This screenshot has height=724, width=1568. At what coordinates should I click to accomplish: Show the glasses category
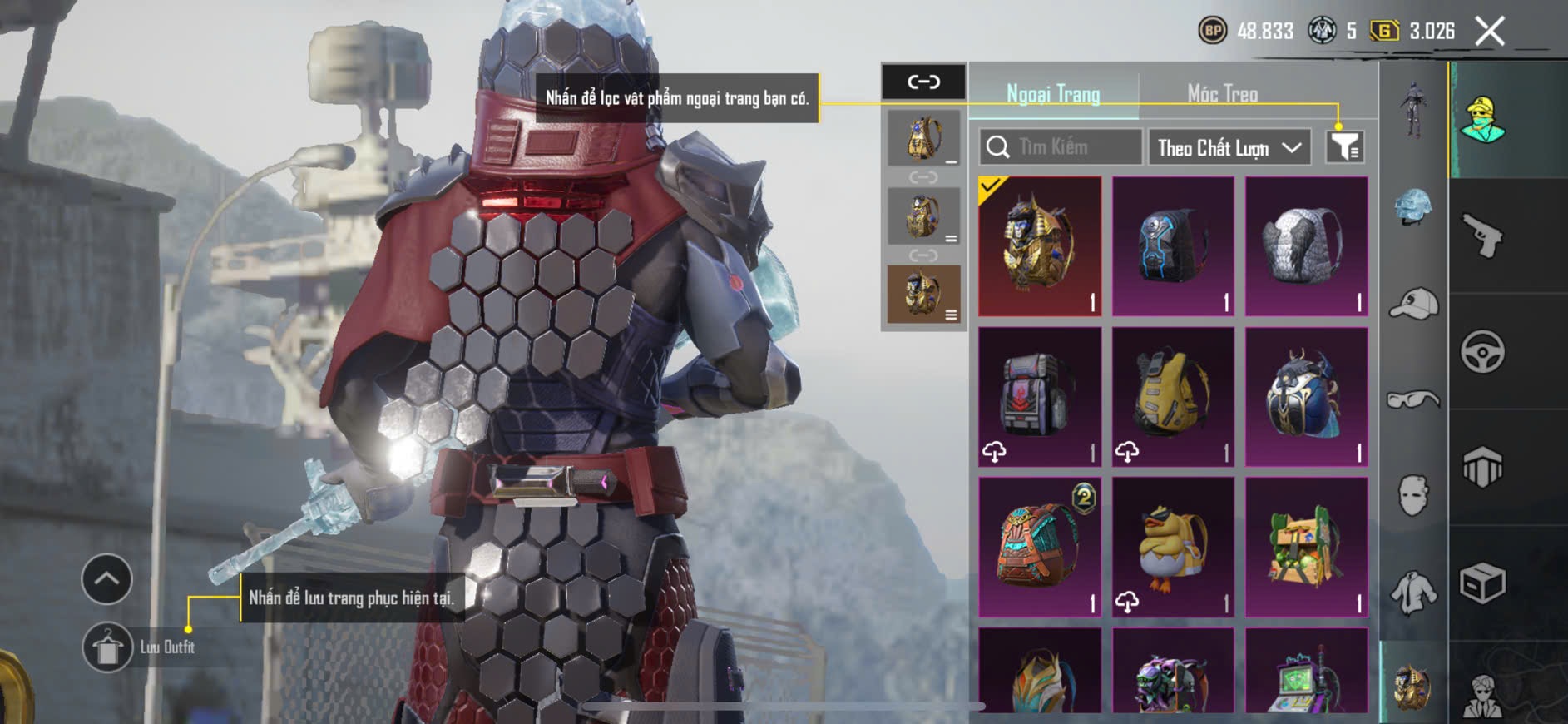[1413, 400]
